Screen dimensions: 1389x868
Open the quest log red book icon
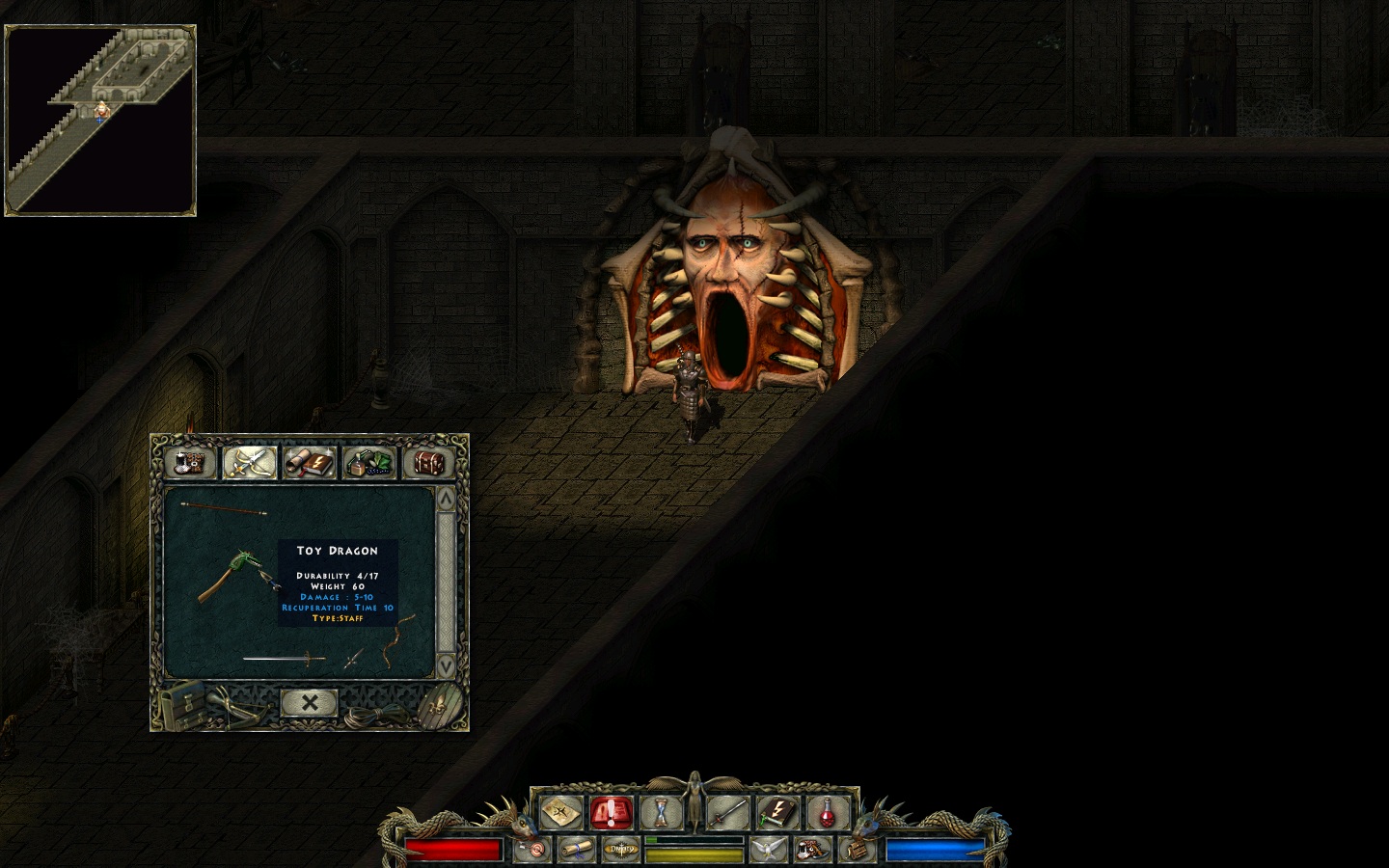[x=610, y=813]
